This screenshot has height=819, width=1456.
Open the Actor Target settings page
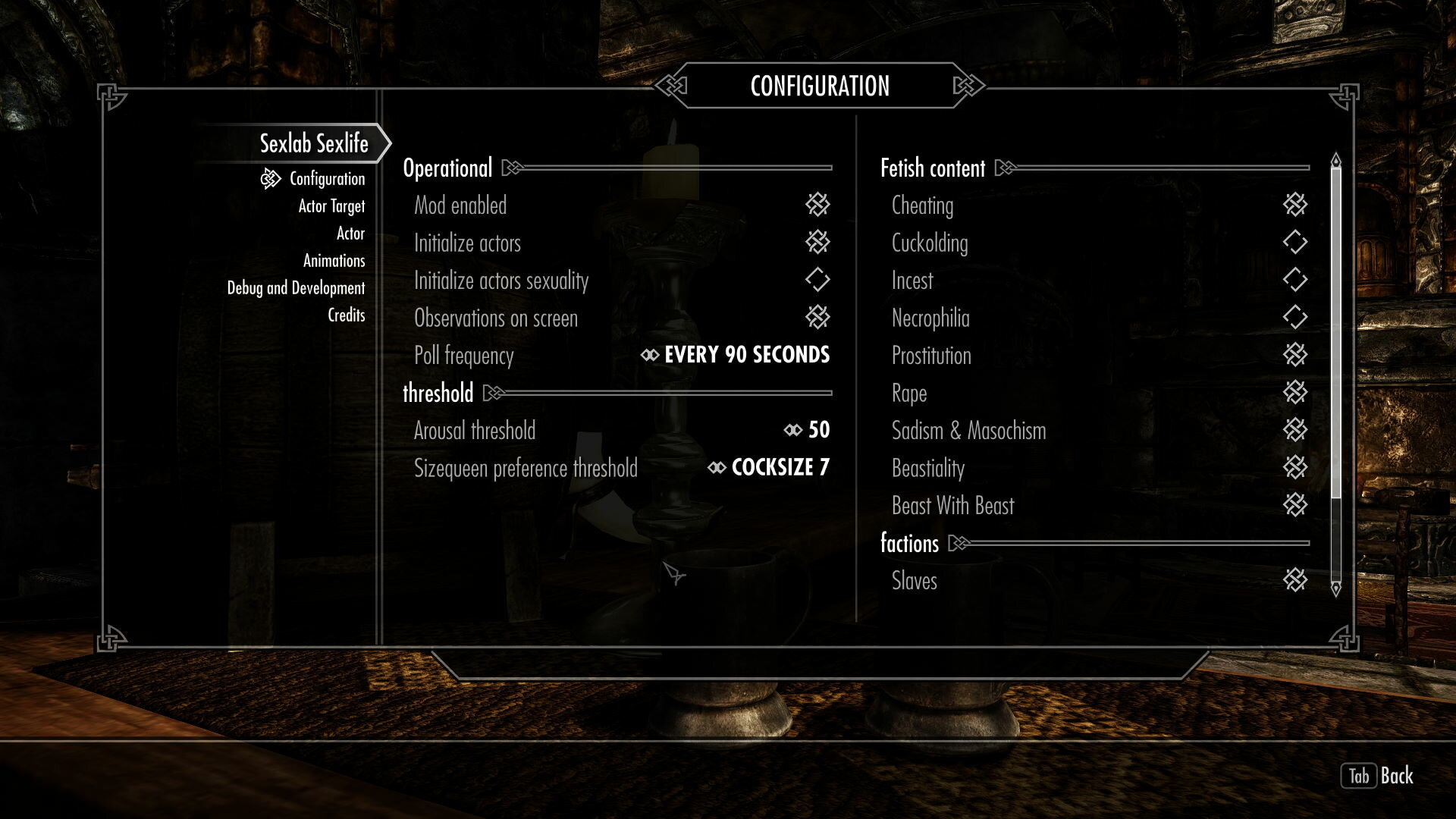point(331,206)
